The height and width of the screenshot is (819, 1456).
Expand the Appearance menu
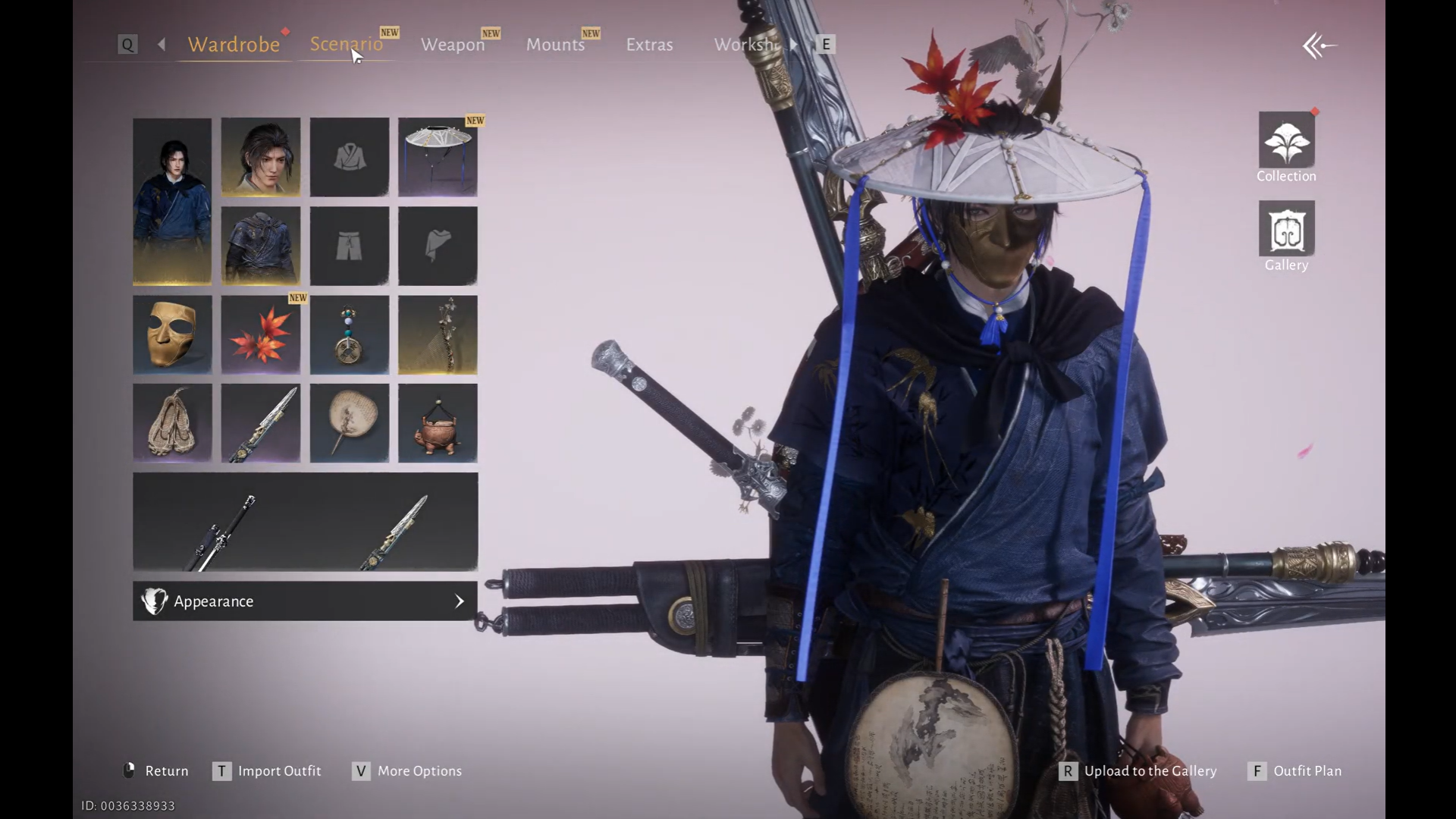pyautogui.click(x=305, y=601)
